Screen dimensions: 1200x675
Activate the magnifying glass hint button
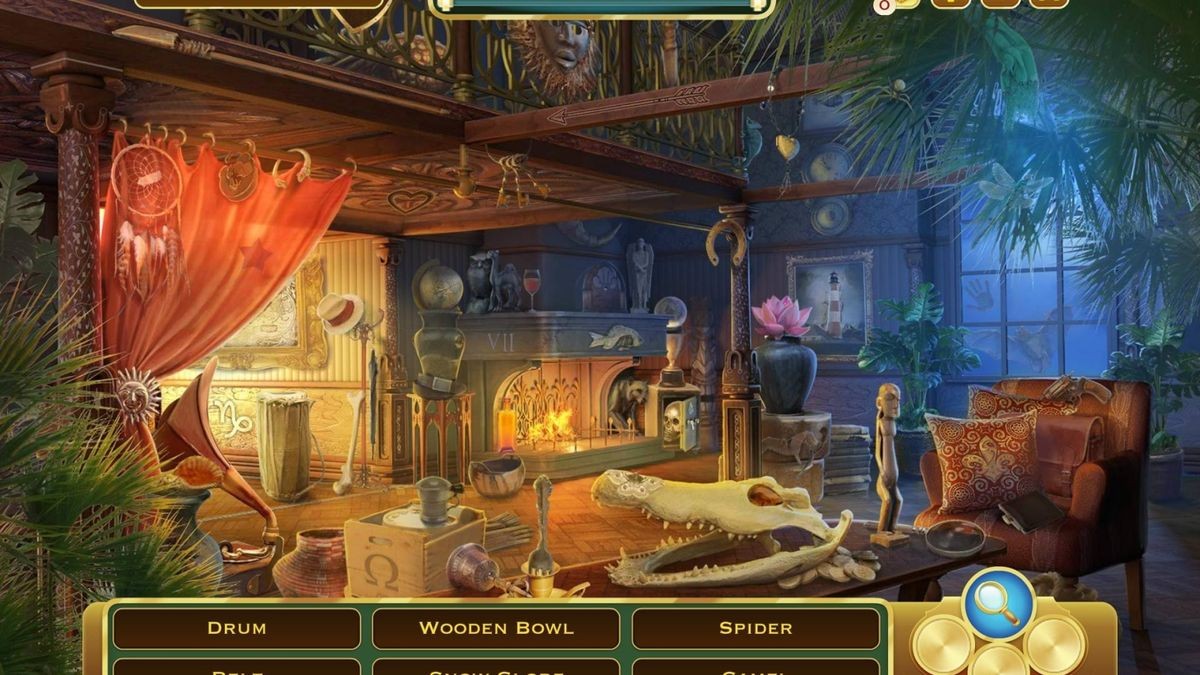[x=998, y=604]
